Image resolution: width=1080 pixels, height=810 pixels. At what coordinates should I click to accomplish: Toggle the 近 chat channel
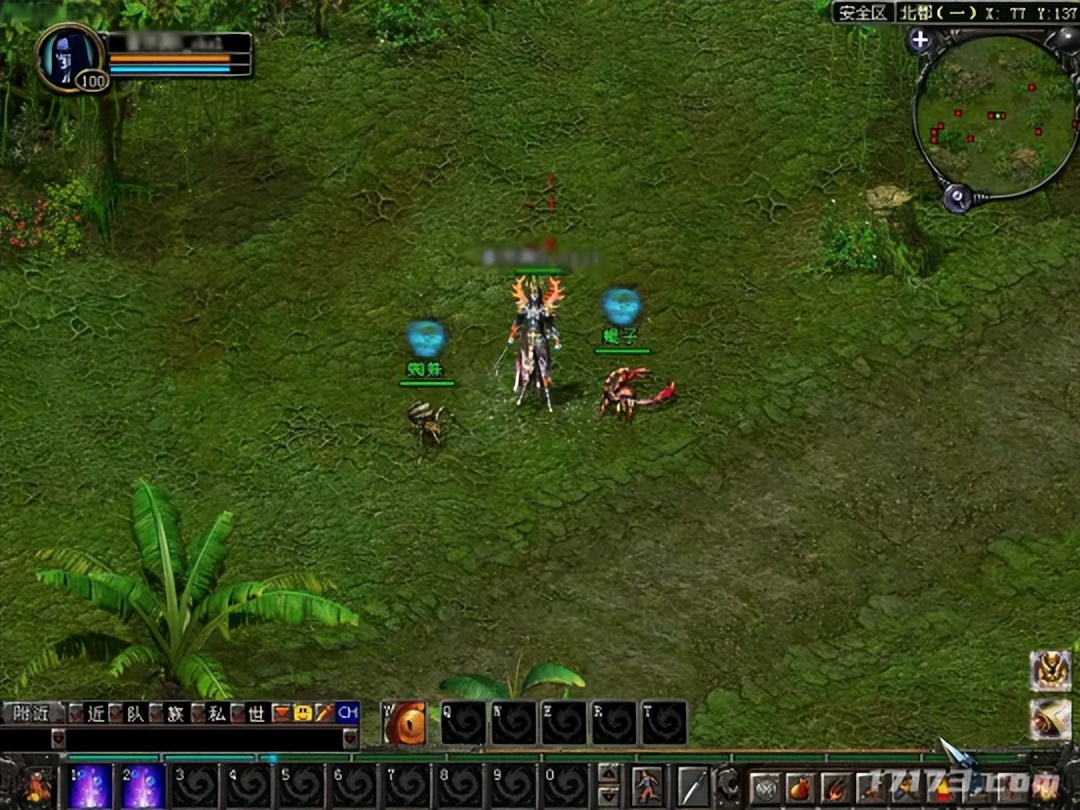(96, 713)
